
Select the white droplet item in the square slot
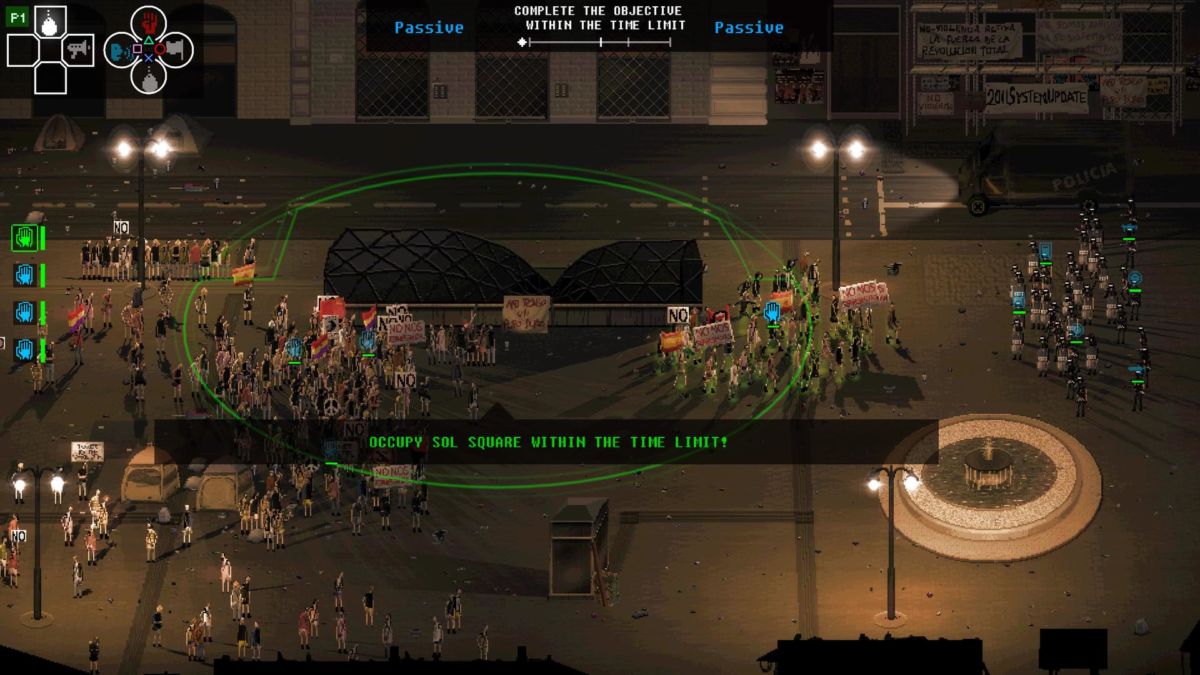point(50,20)
